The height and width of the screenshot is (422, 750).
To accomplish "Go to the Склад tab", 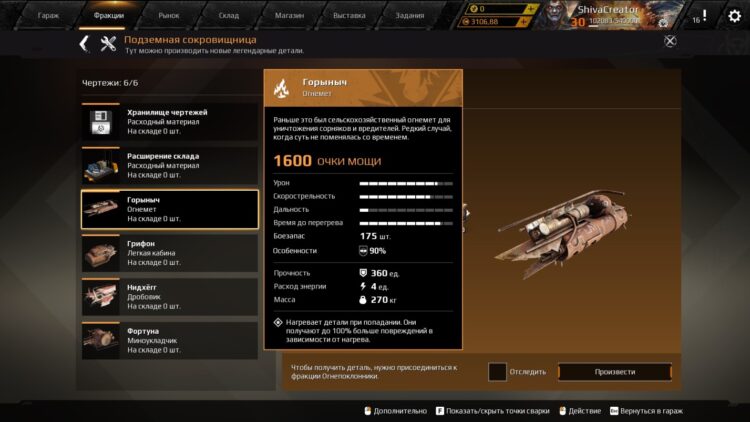I will (229, 16).
